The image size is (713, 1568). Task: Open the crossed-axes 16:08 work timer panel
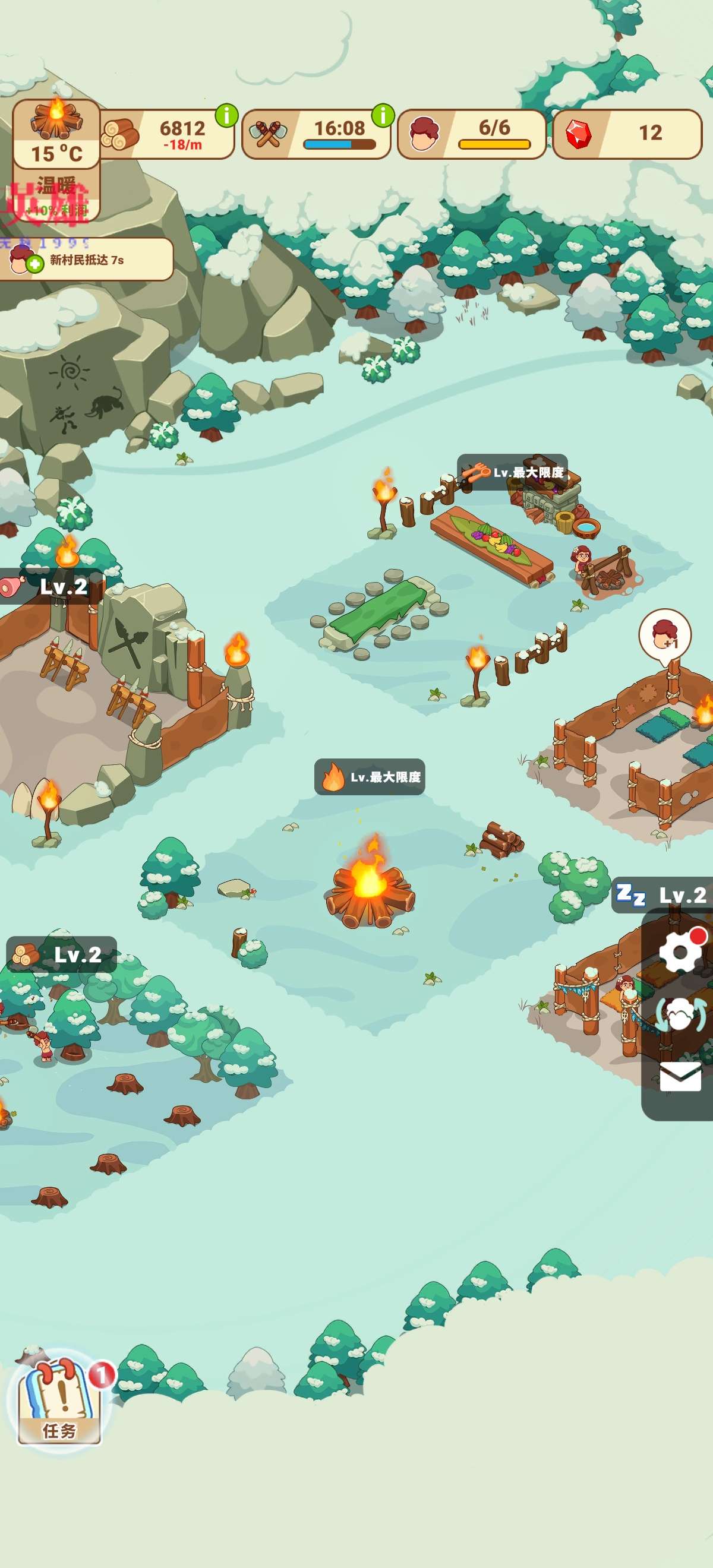317,134
